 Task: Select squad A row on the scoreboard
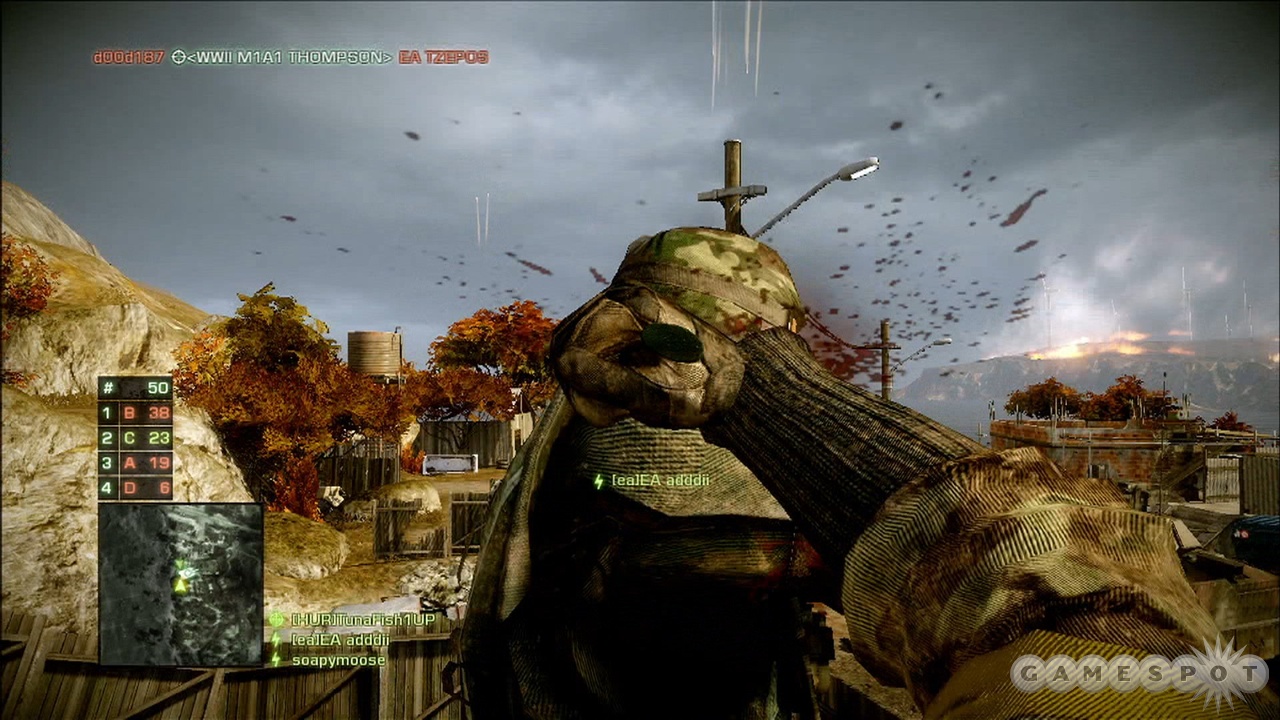(x=135, y=463)
